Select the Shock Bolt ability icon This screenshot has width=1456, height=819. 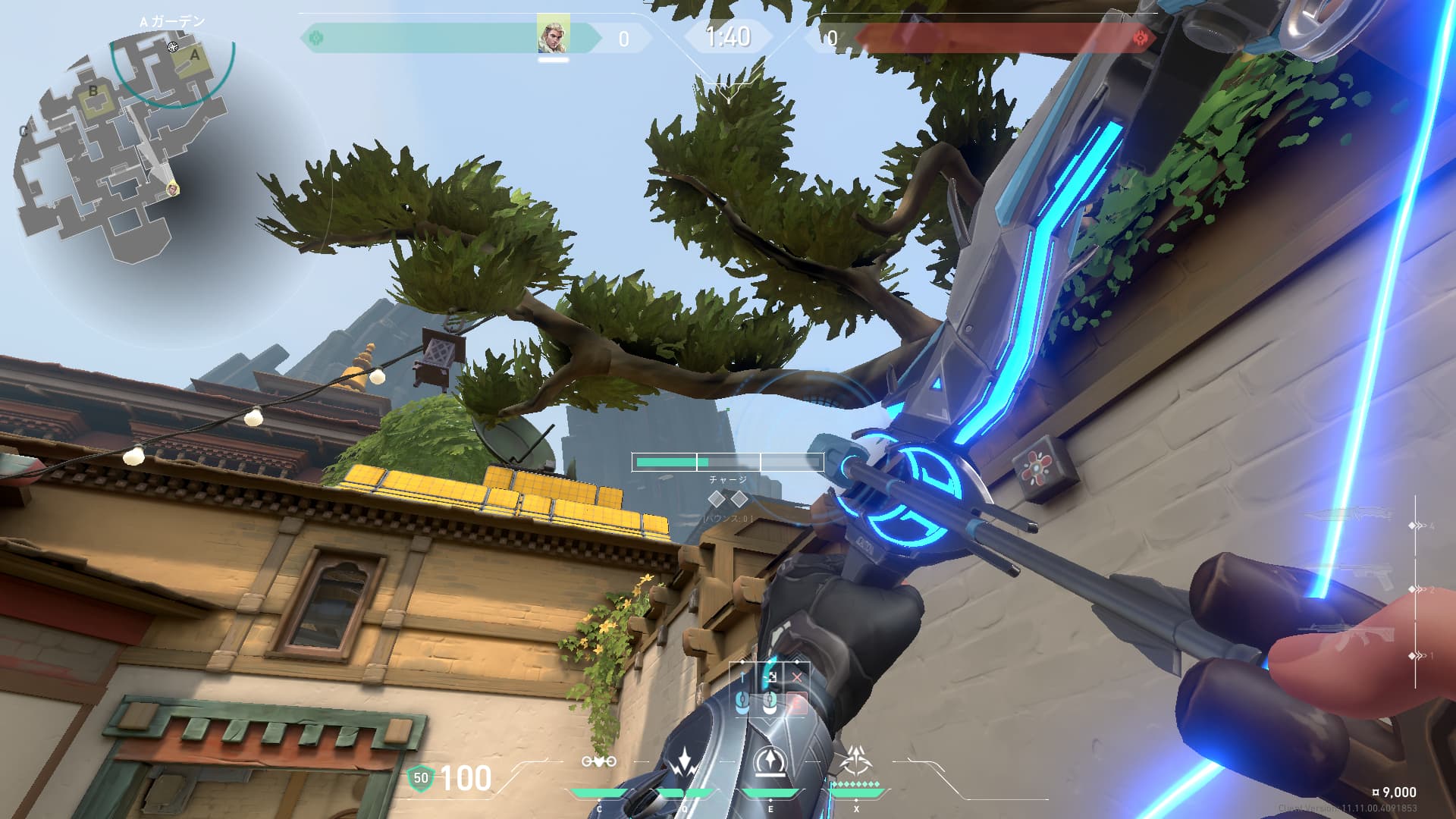[x=685, y=761]
